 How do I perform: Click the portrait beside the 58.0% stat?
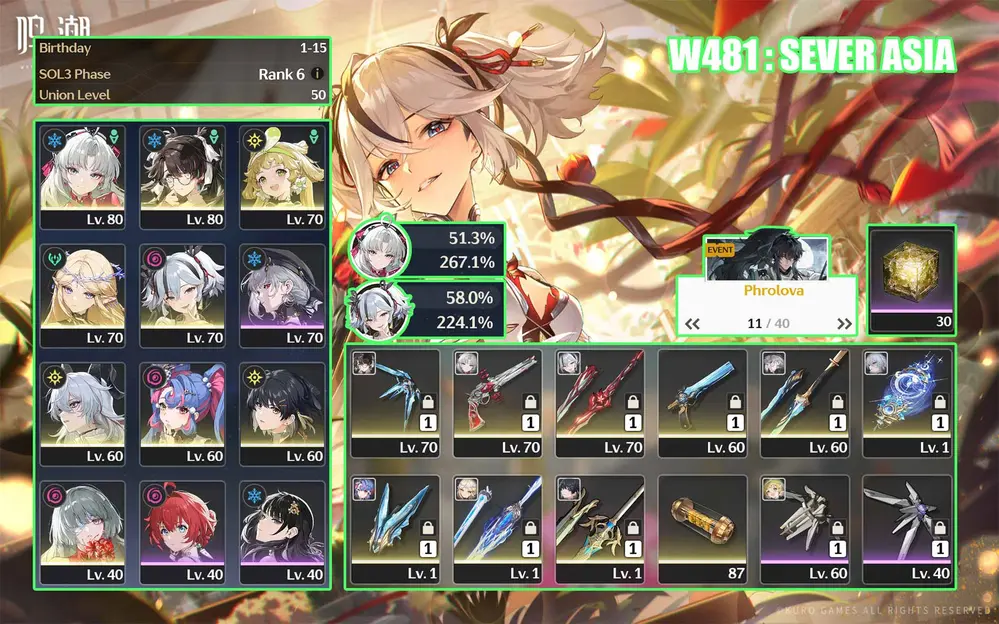[380, 309]
